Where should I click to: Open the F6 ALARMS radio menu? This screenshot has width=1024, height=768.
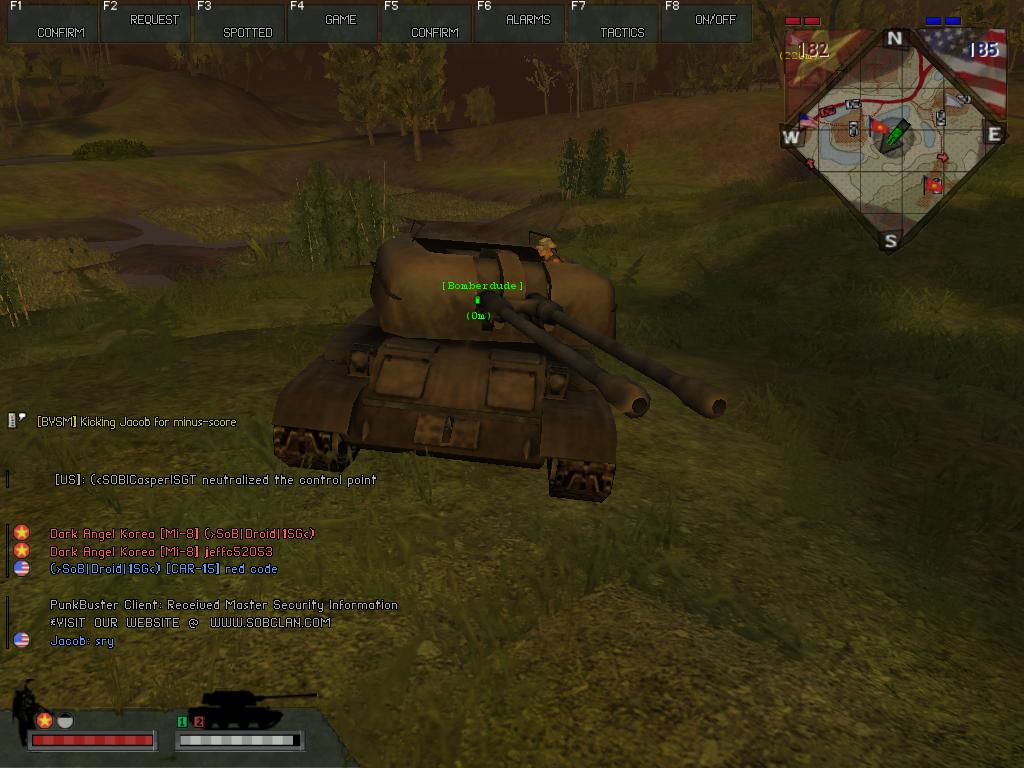click(520, 22)
